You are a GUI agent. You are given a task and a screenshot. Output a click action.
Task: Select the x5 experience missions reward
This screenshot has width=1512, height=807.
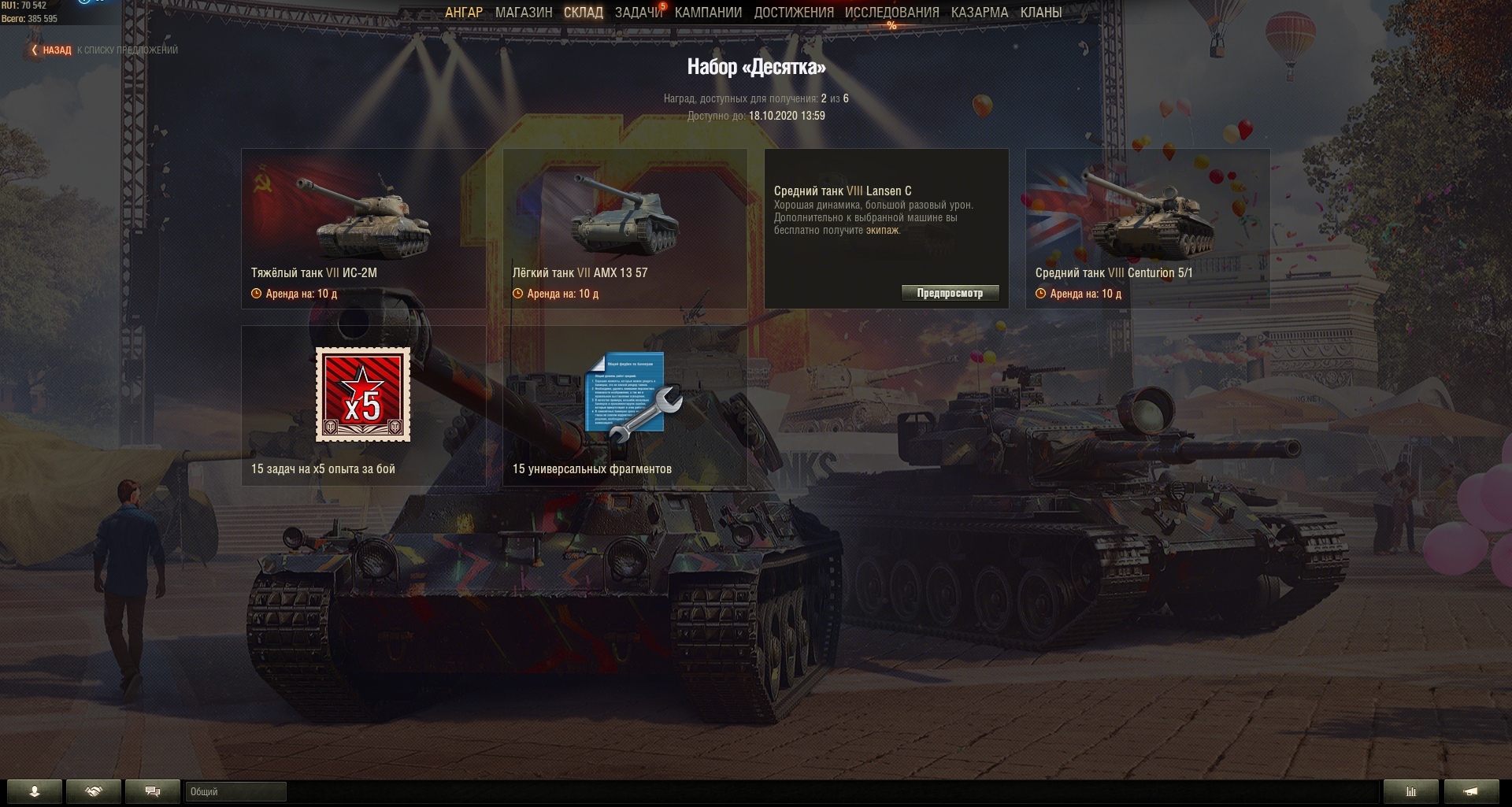pyautogui.click(x=363, y=405)
